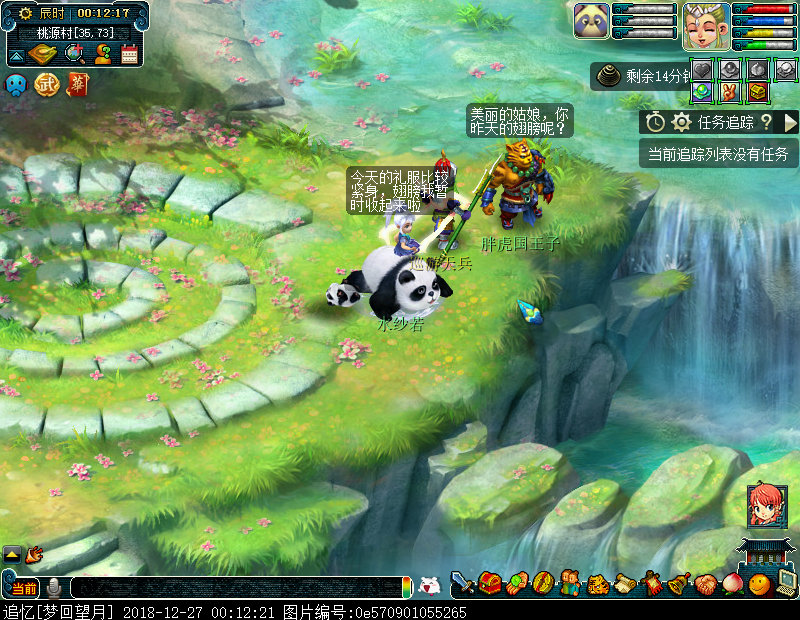This screenshot has height=620, width=800.
Task: Click the blue headset mascot icon
Action: coord(17,85)
